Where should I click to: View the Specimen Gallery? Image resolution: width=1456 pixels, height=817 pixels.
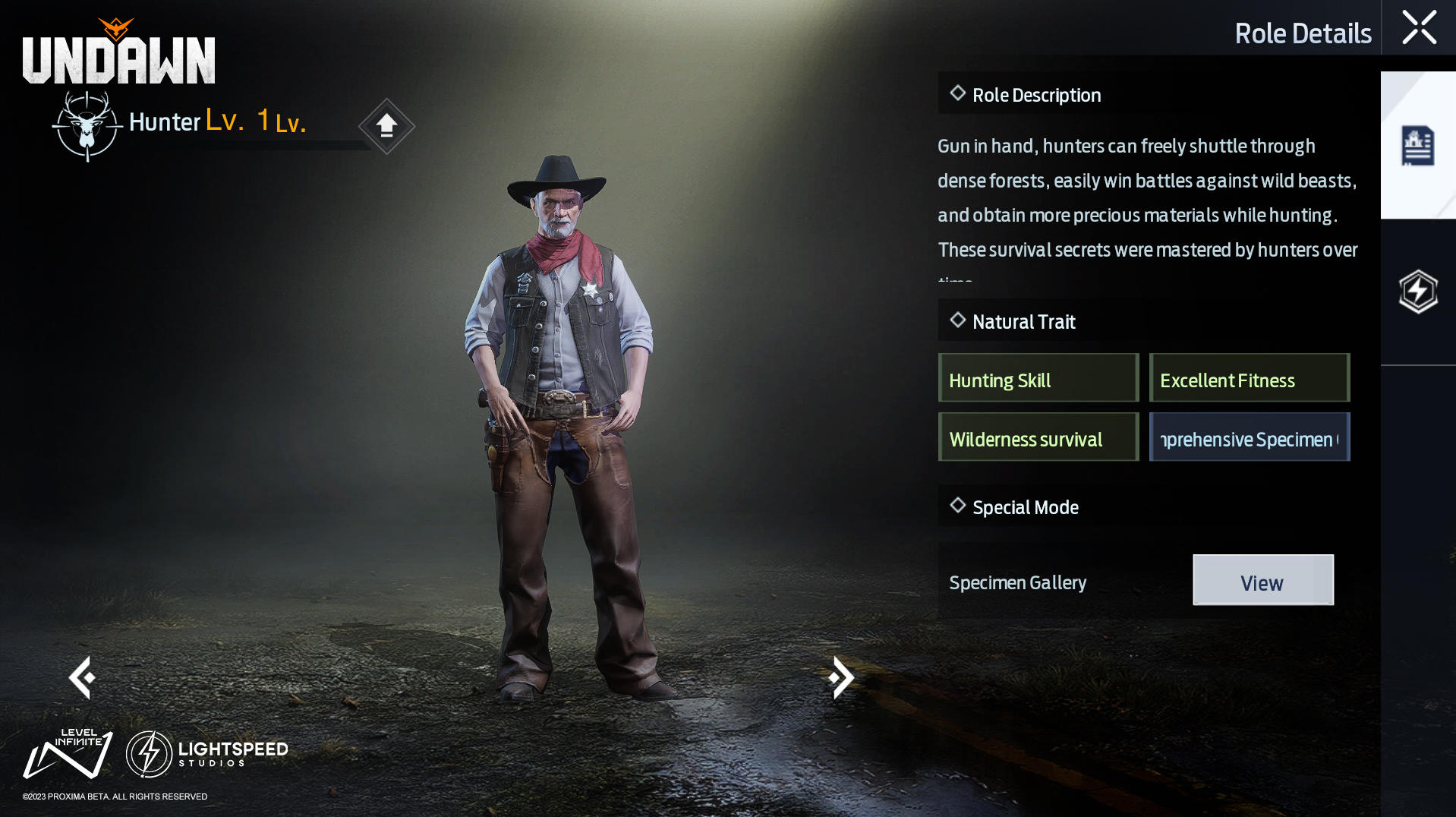(1262, 580)
